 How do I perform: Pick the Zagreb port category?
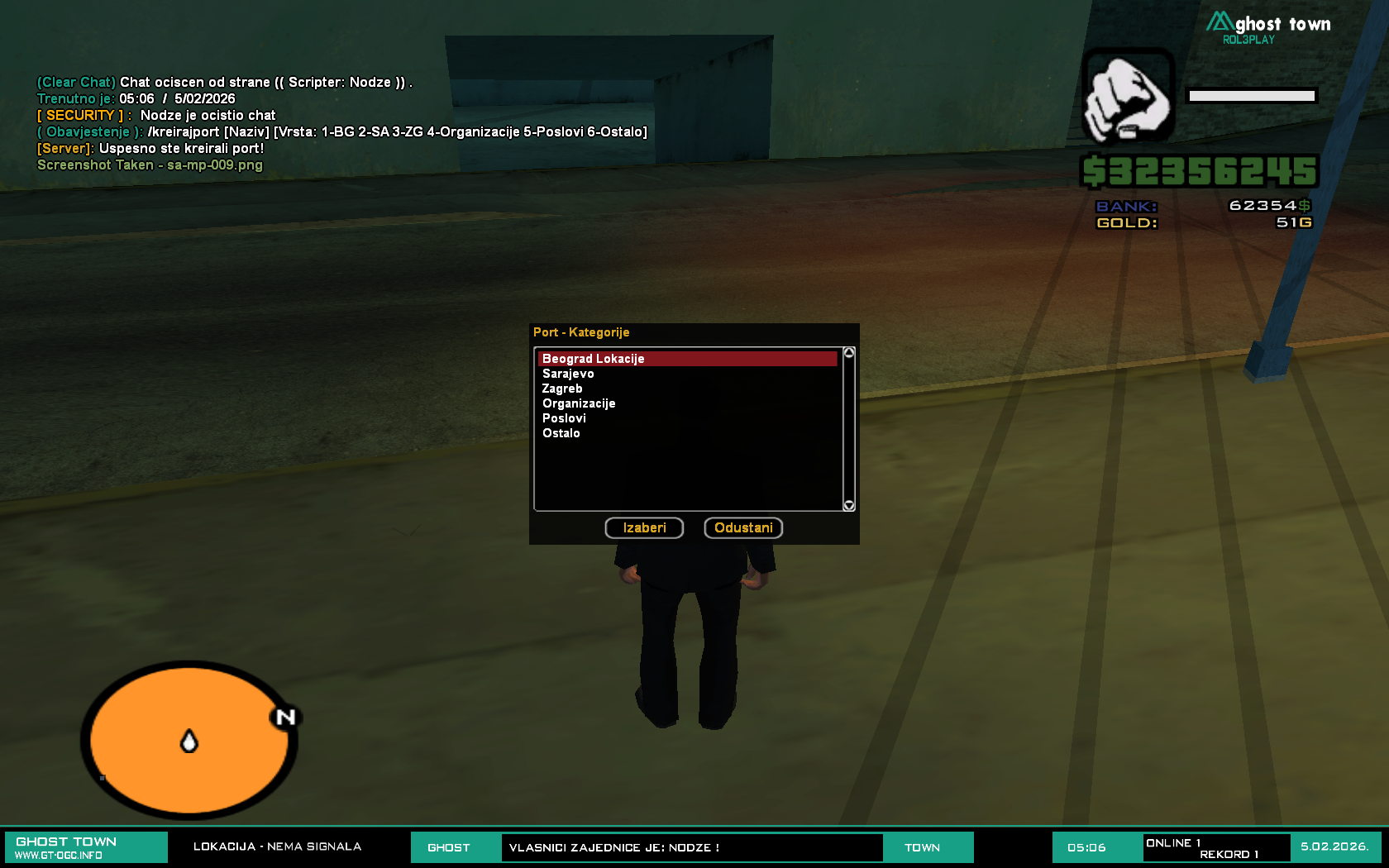pos(562,389)
